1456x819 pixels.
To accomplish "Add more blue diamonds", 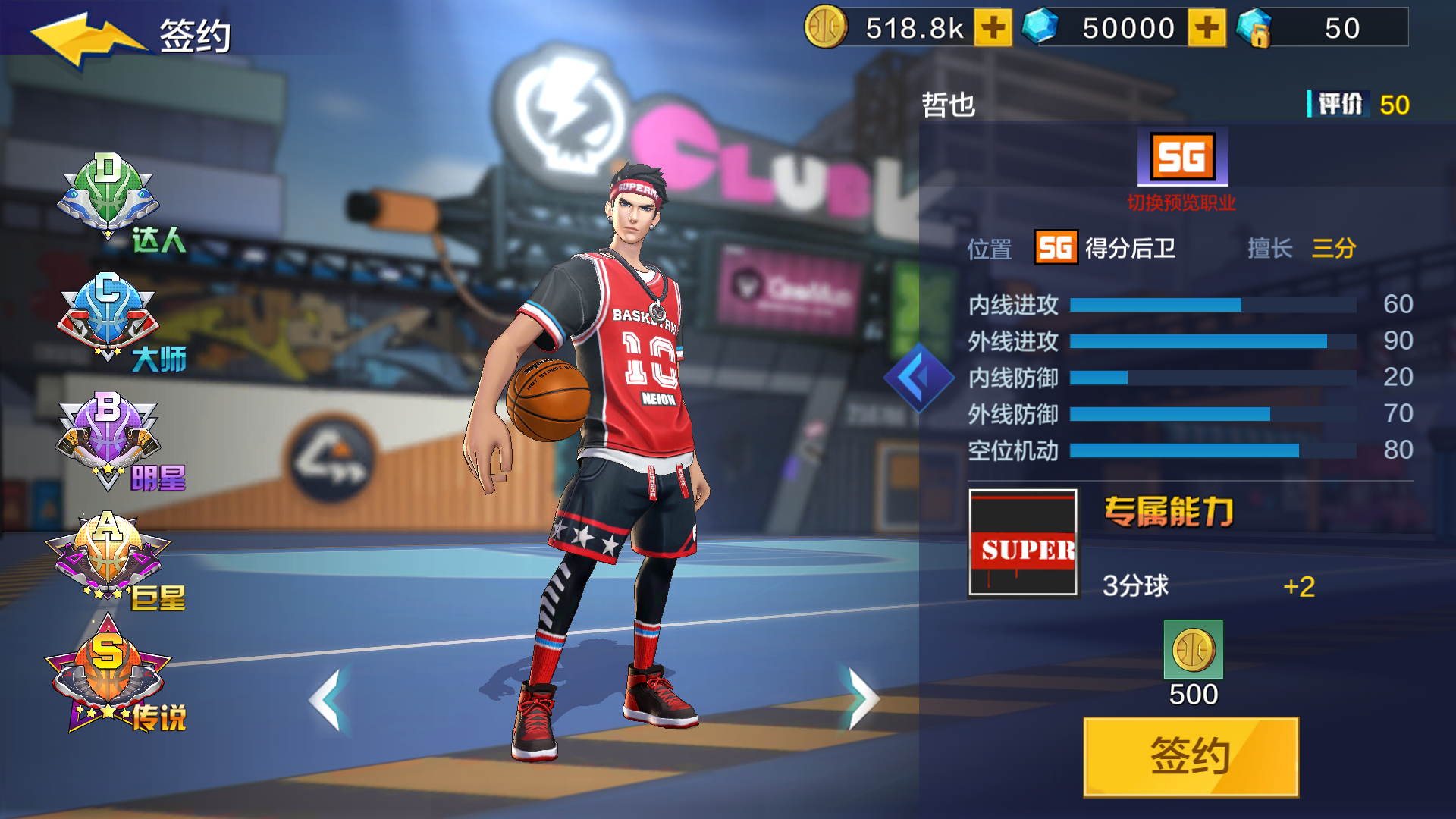I will [1207, 29].
